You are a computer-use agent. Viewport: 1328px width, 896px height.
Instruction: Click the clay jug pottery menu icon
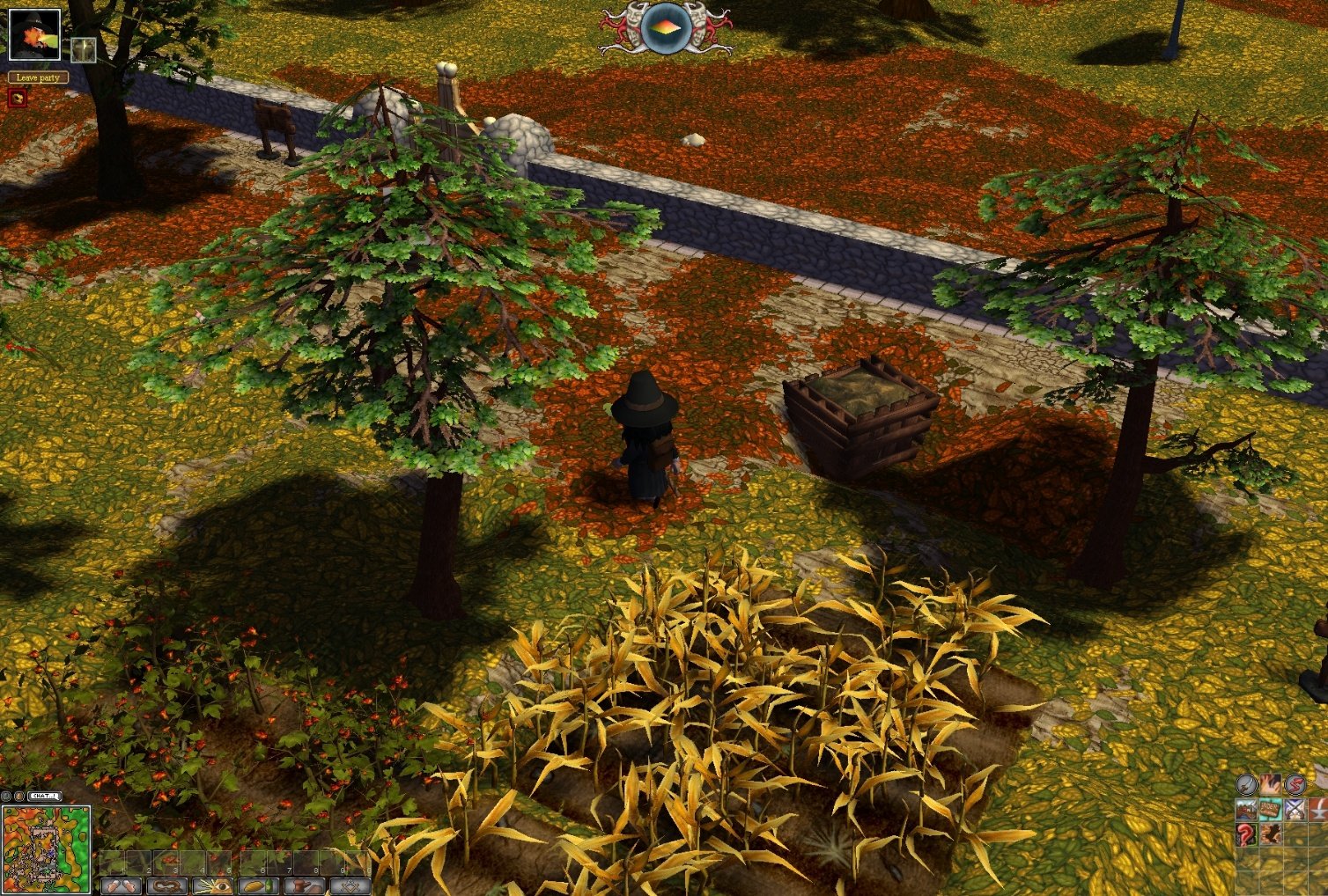[306, 887]
